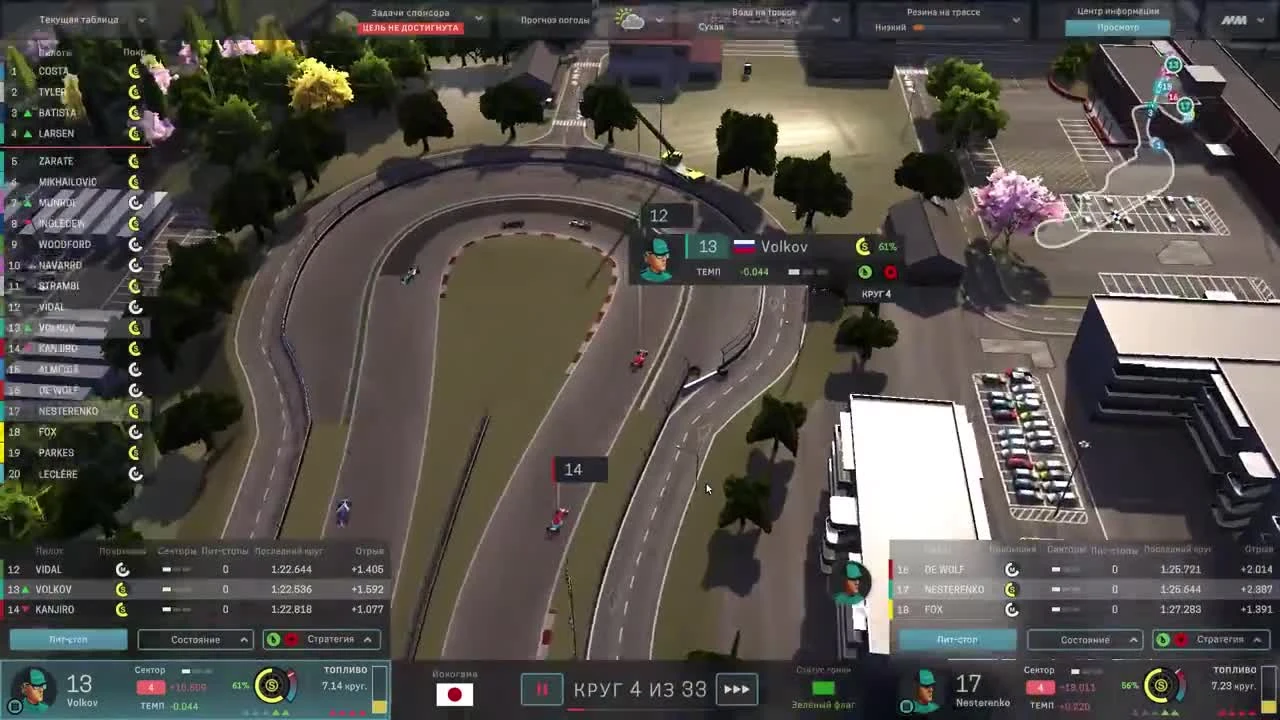Order Volkov's pit stop via Пит-стоп button

click(x=65, y=639)
